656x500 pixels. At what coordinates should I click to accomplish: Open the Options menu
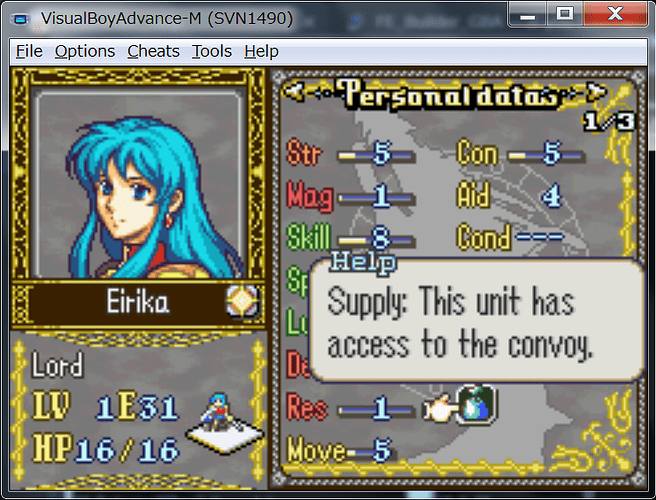coord(85,51)
